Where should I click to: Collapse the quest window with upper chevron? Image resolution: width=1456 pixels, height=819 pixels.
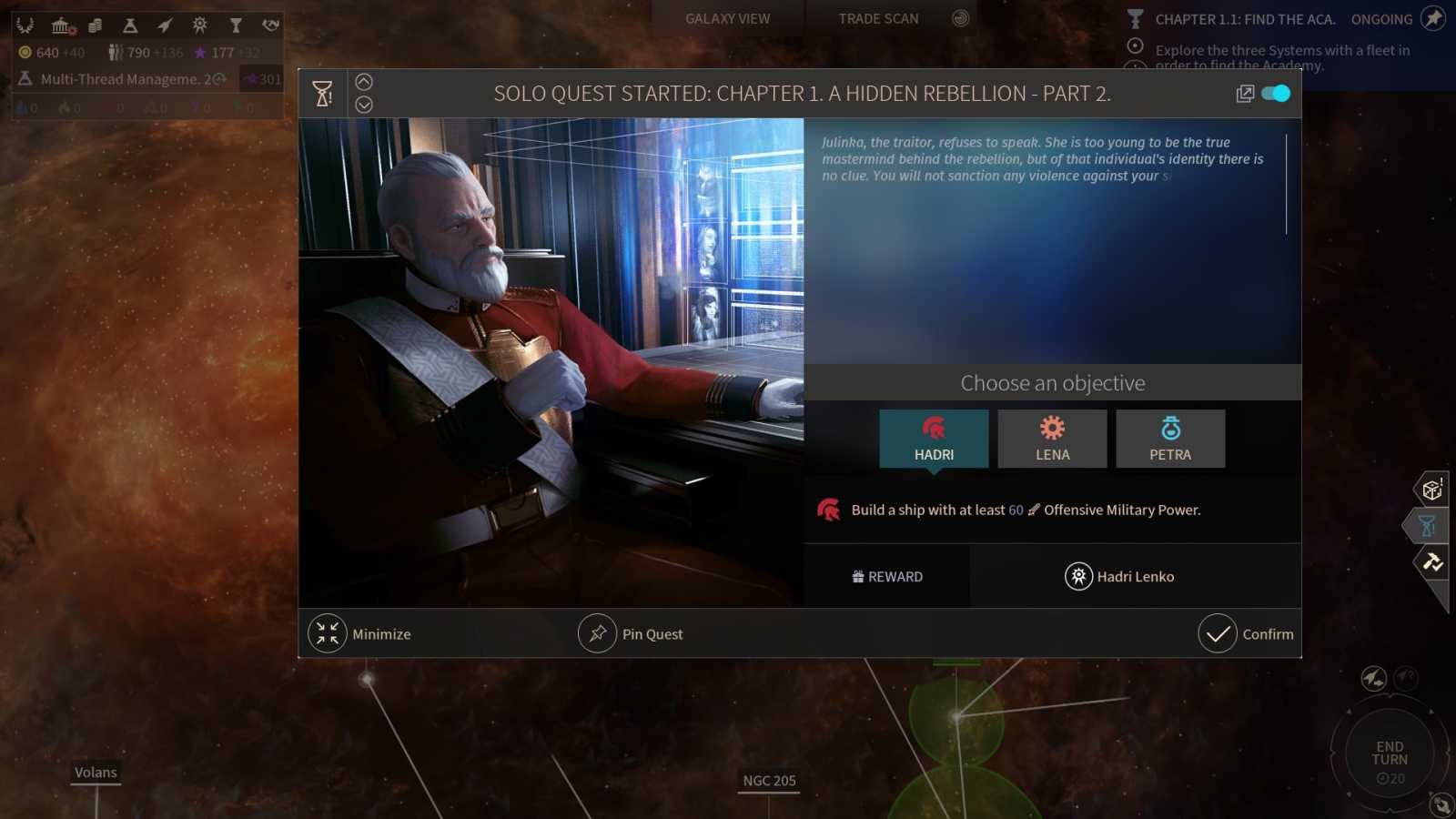pos(364,81)
